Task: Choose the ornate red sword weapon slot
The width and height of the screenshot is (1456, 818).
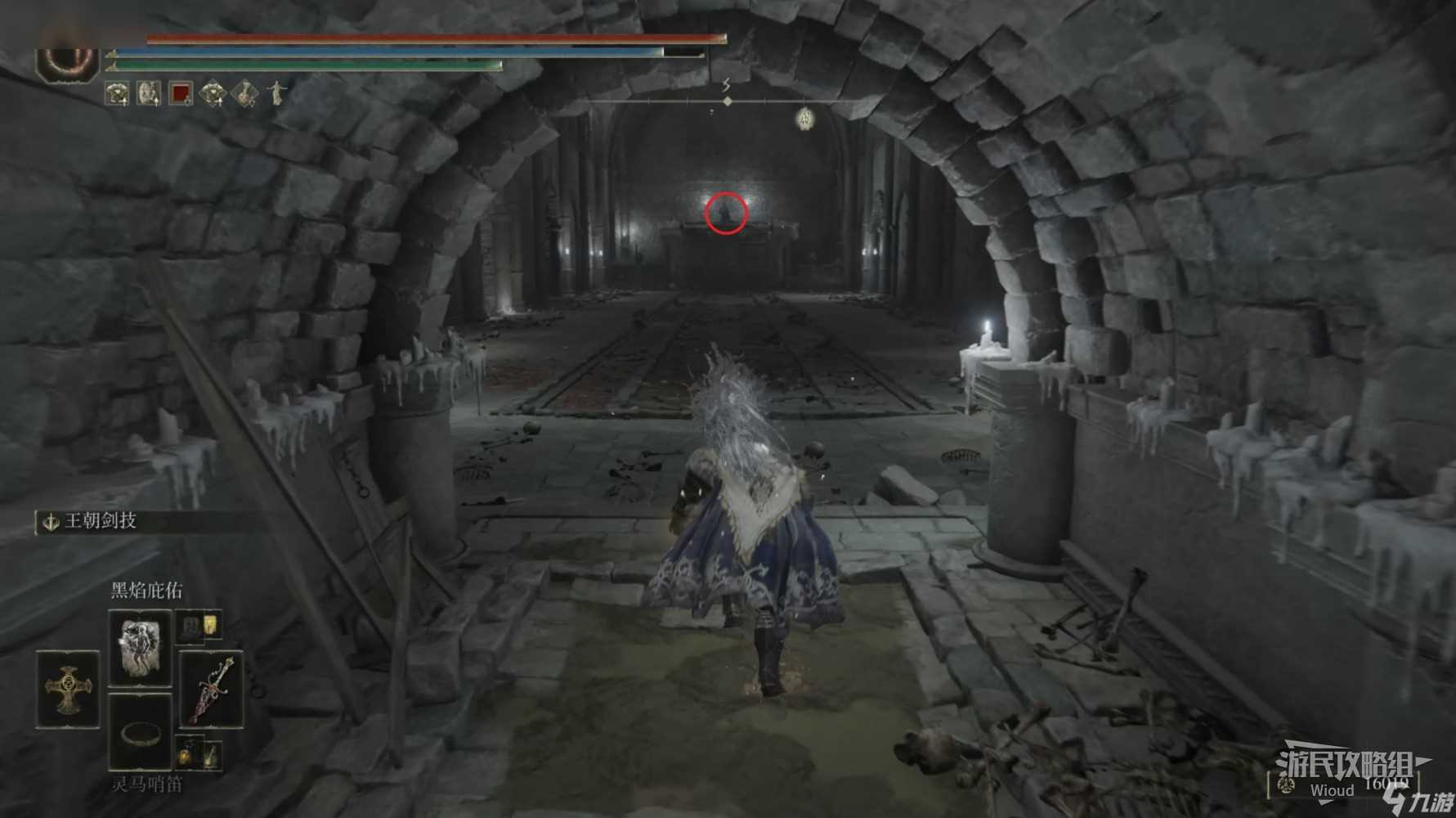Action: pyautogui.click(x=212, y=689)
